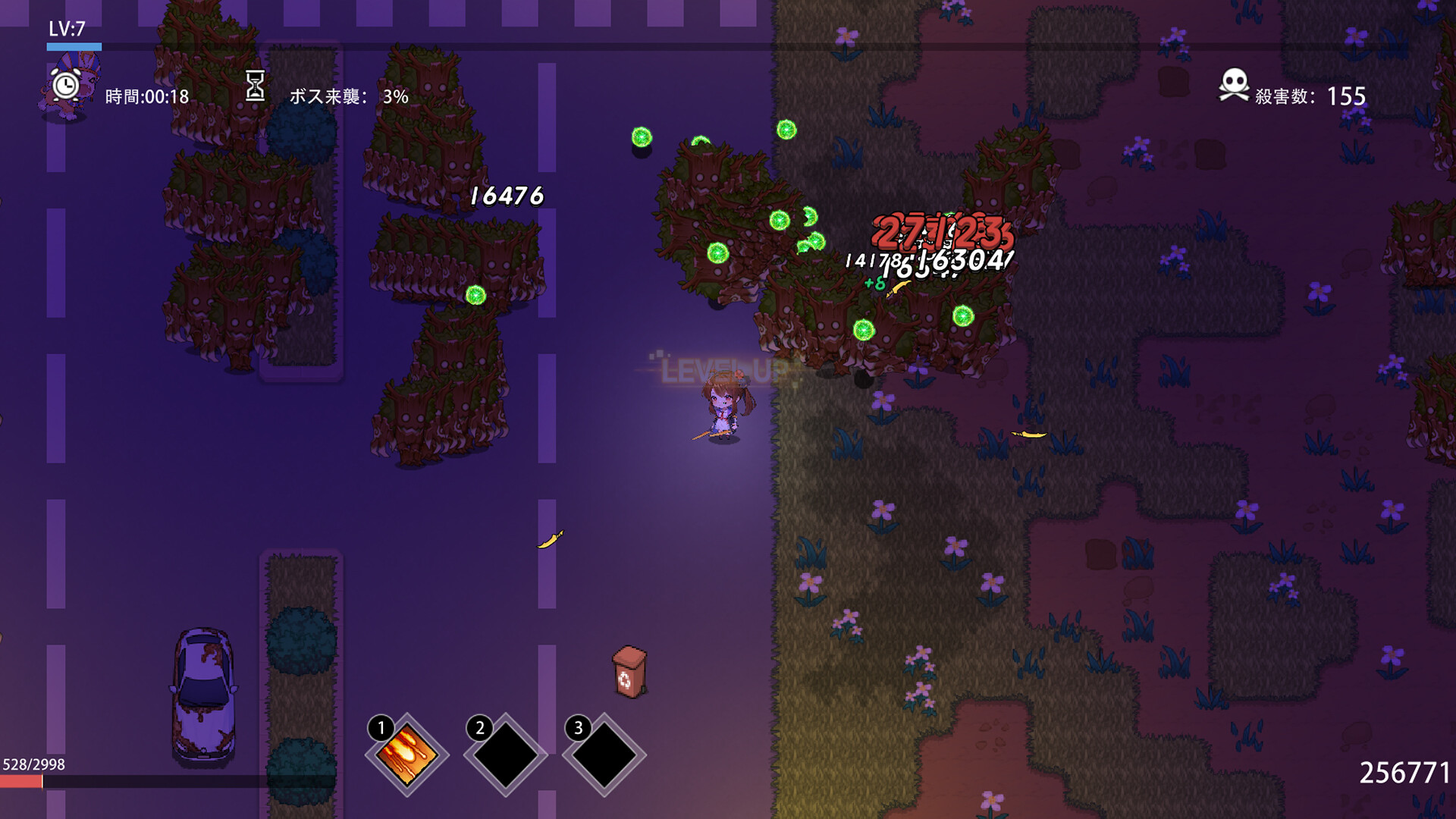
Task: Activate the fire meteor skill in slot 1
Action: 407,755
